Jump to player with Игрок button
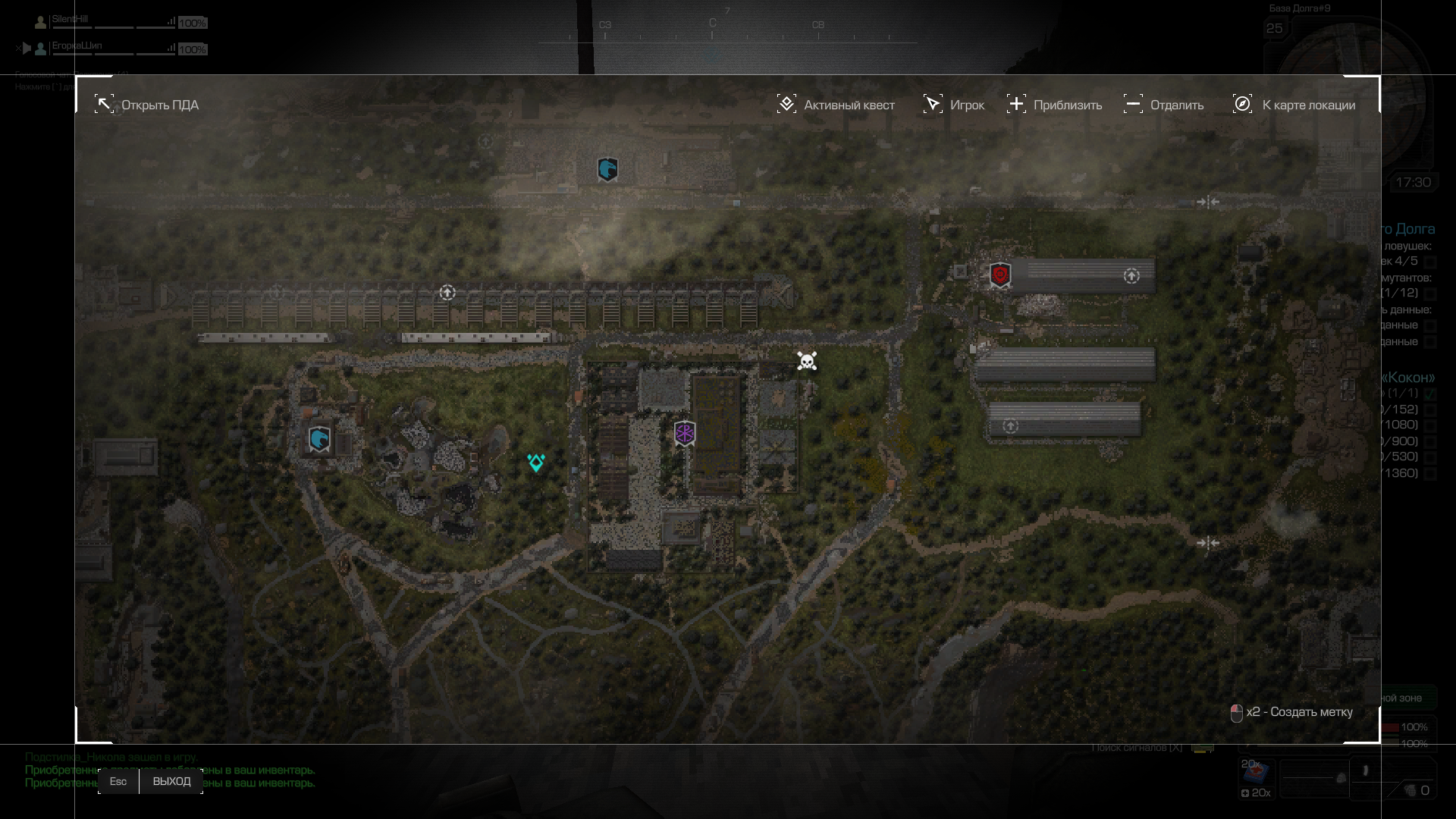1456x819 pixels. pyautogui.click(x=953, y=105)
